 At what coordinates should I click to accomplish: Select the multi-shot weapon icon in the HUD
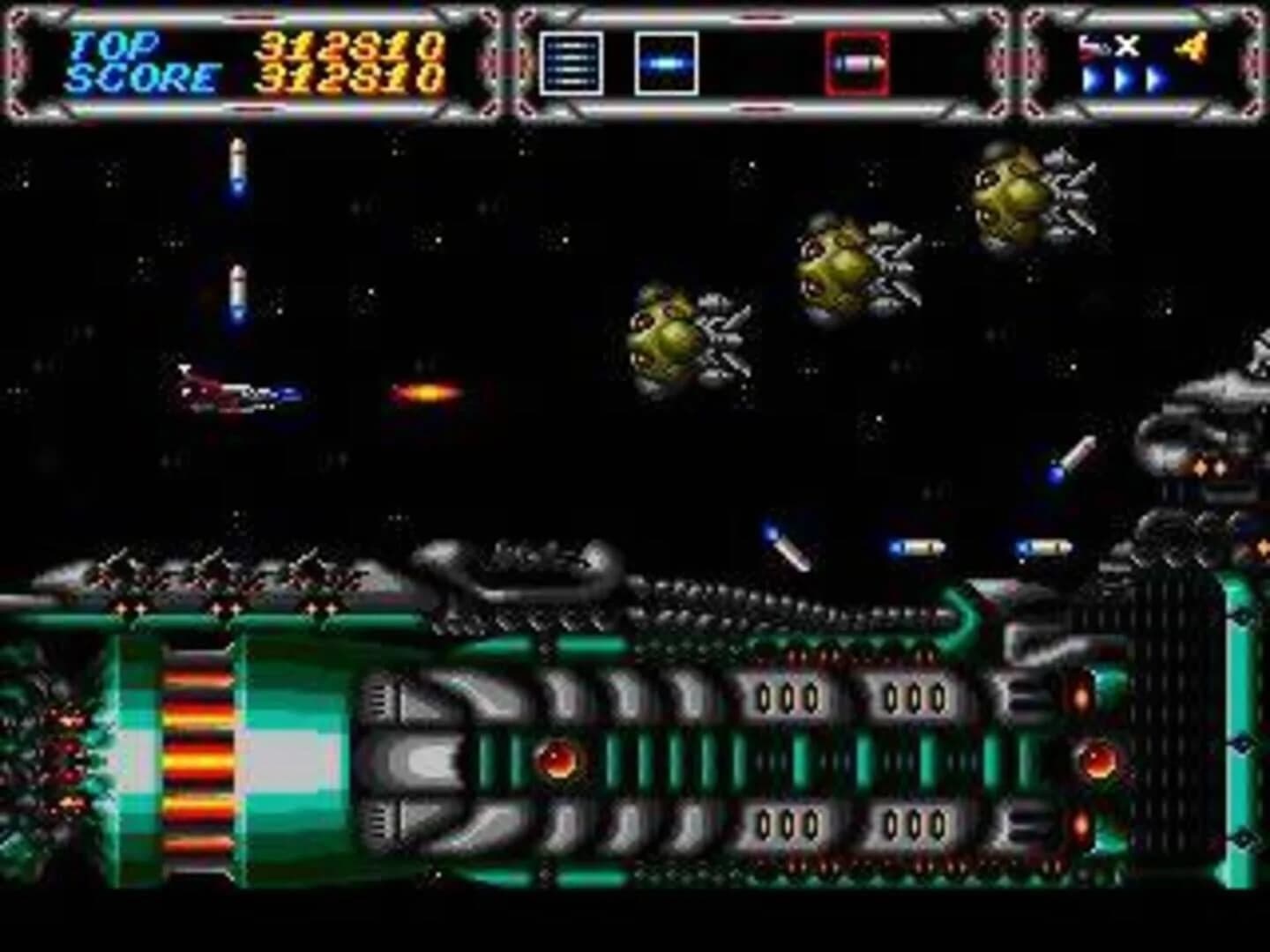point(571,62)
